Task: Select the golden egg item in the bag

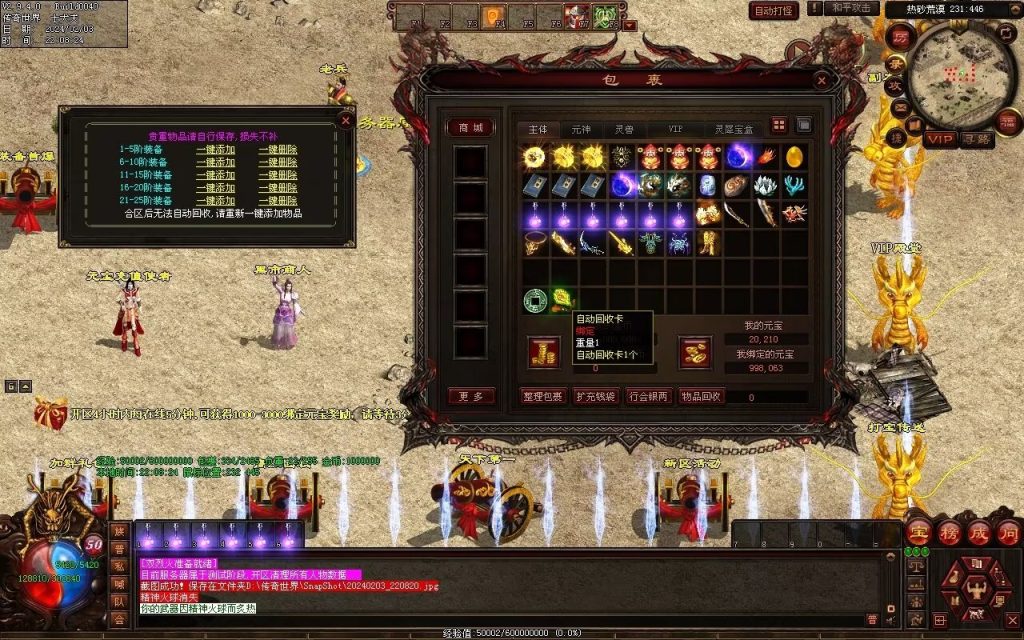Action: tap(794, 156)
